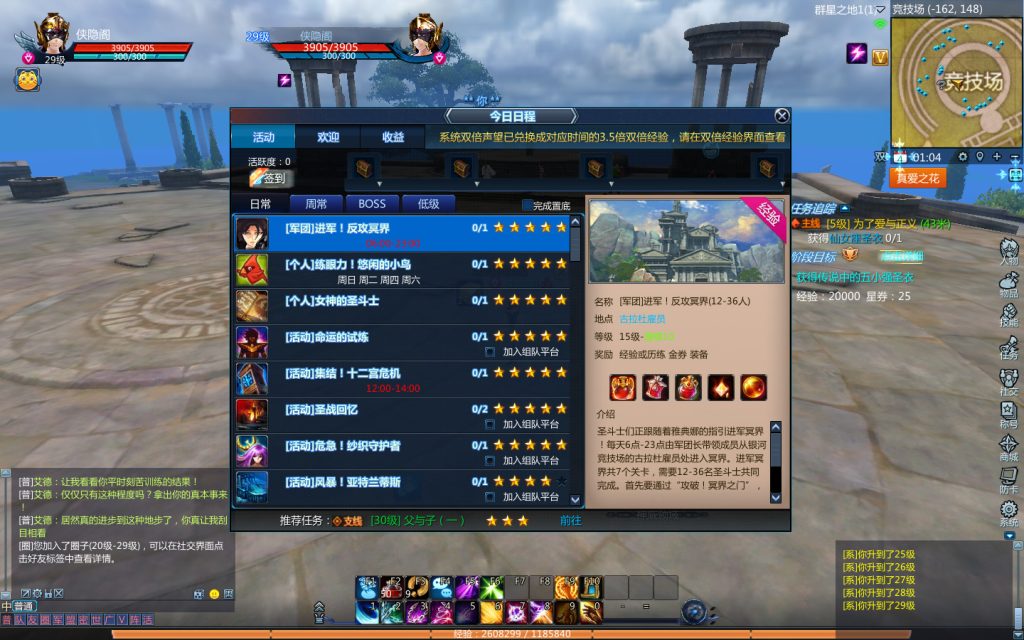The image size is (1024, 640).
Task: Switch to the 欢迎 tab
Action: point(328,137)
